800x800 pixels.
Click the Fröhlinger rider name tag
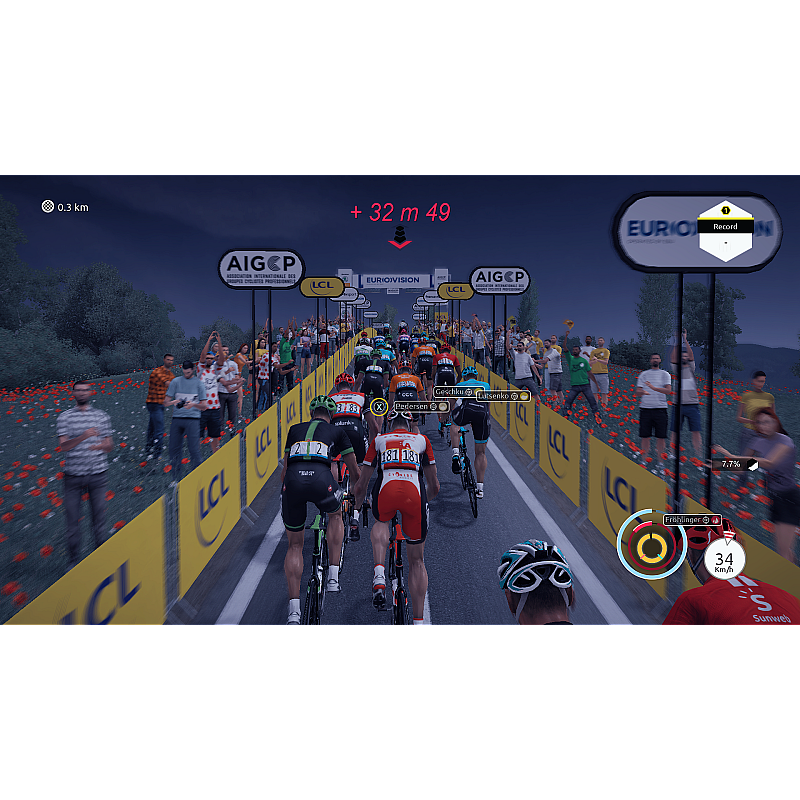click(692, 520)
